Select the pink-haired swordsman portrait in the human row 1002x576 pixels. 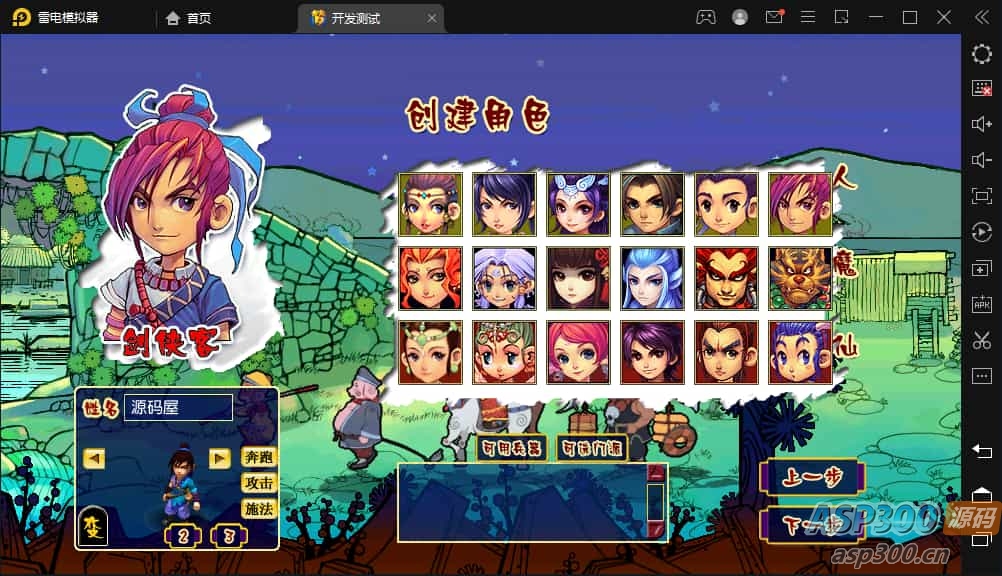pyautogui.click(x=800, y=205)
